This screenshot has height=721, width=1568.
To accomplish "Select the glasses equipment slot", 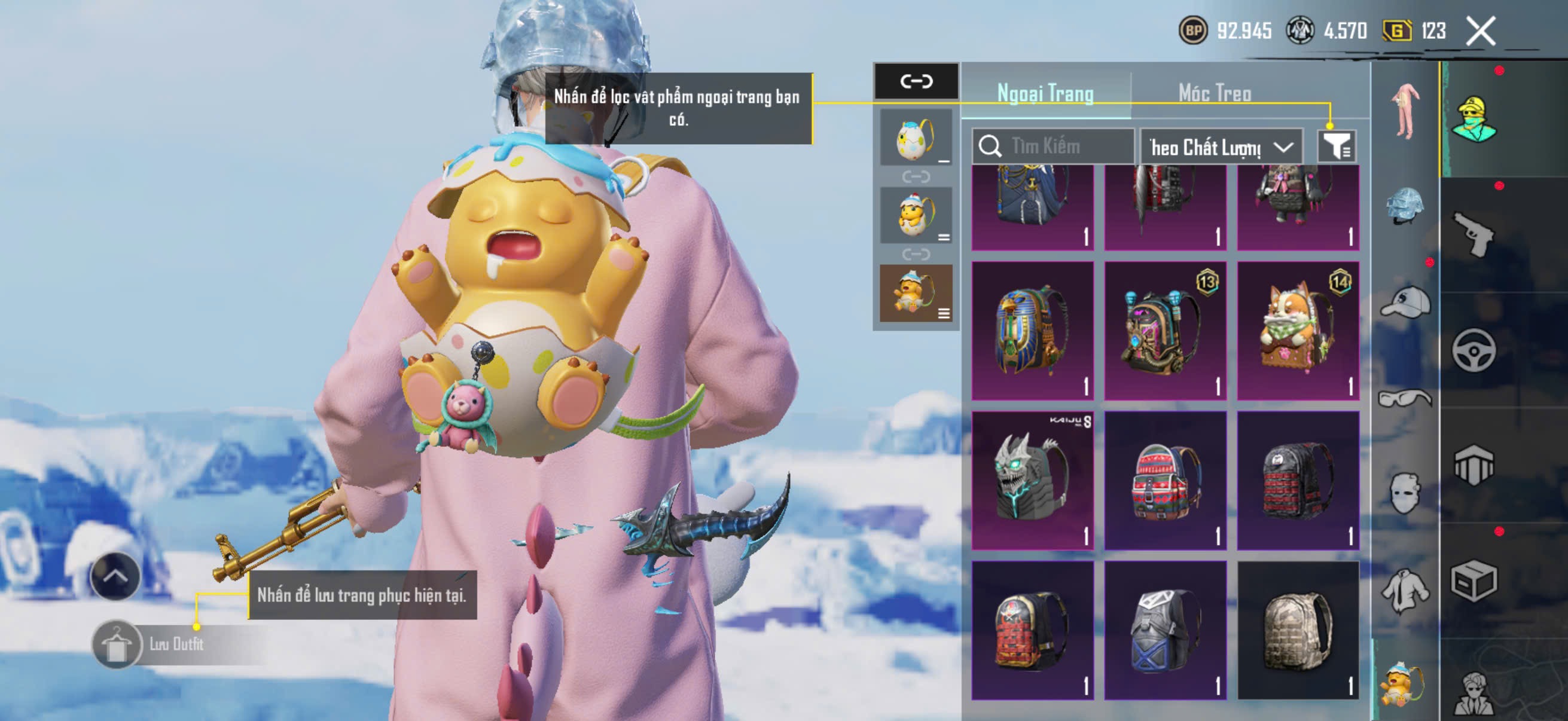I will click(1405, 399).
